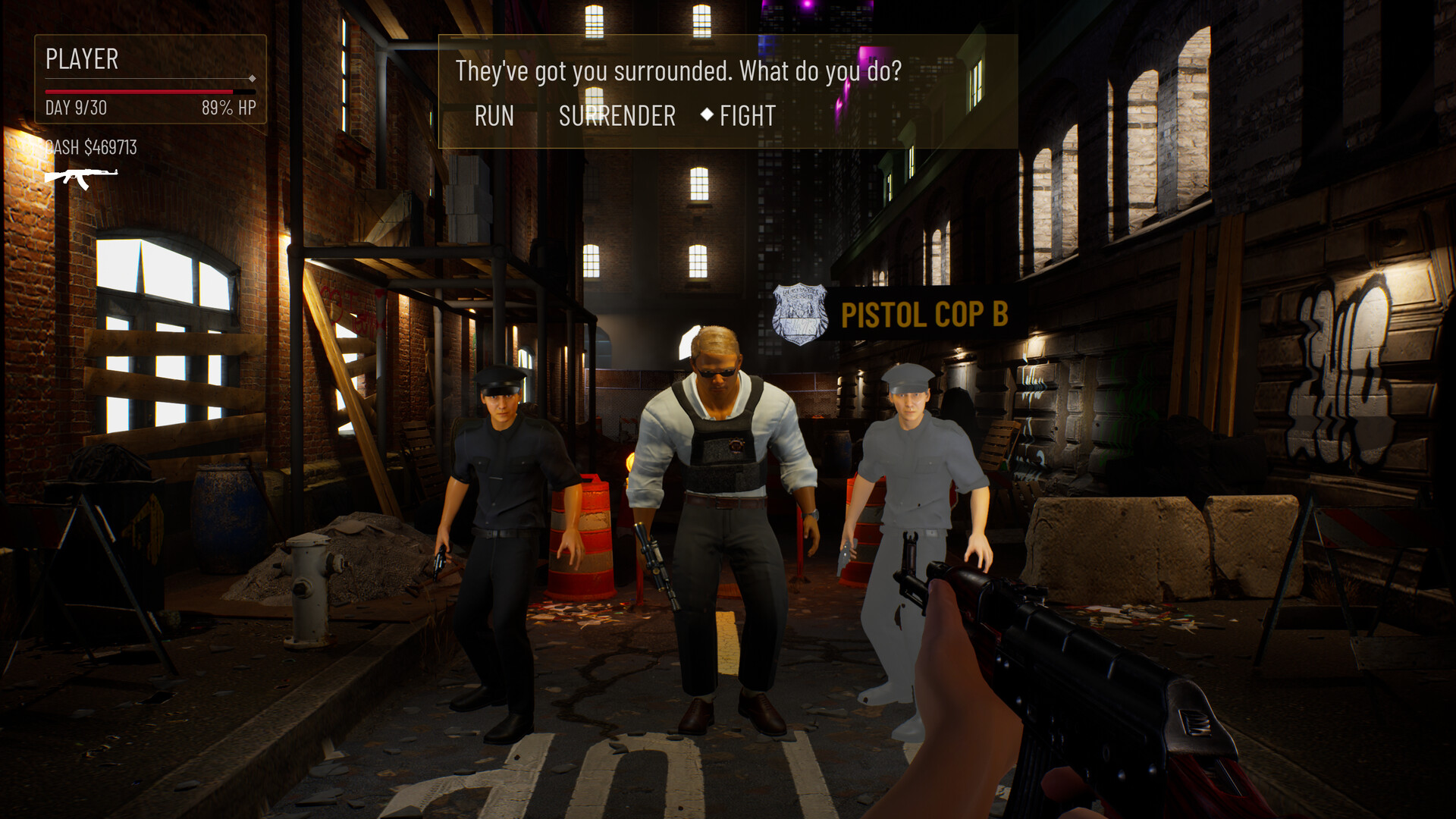Click the PISTOL COP B nameplate
Screen dimensions: 1456x819
pos(924,315)
